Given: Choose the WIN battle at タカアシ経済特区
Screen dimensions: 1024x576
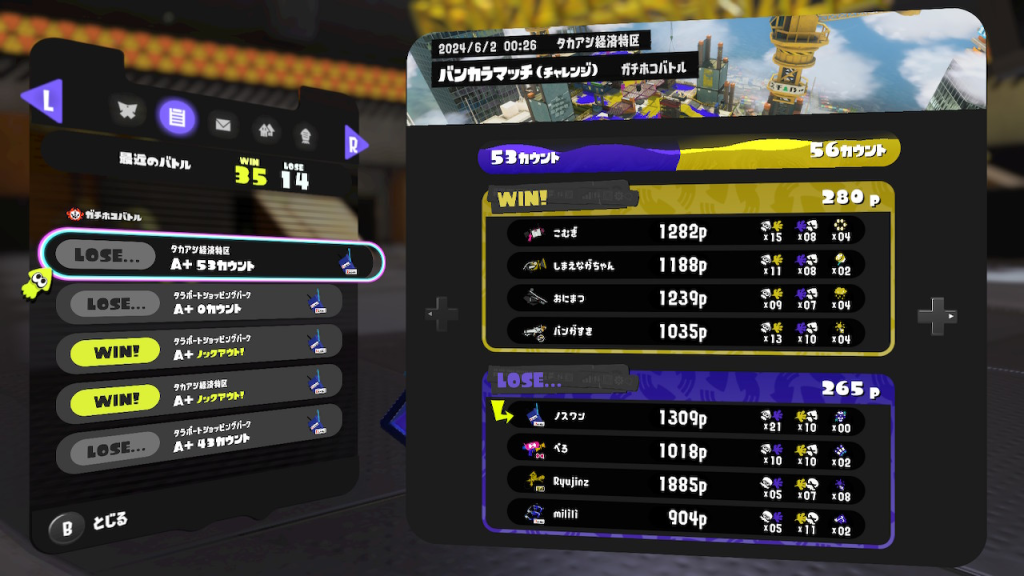Looking at the screenshot, I should pos(205,391).
